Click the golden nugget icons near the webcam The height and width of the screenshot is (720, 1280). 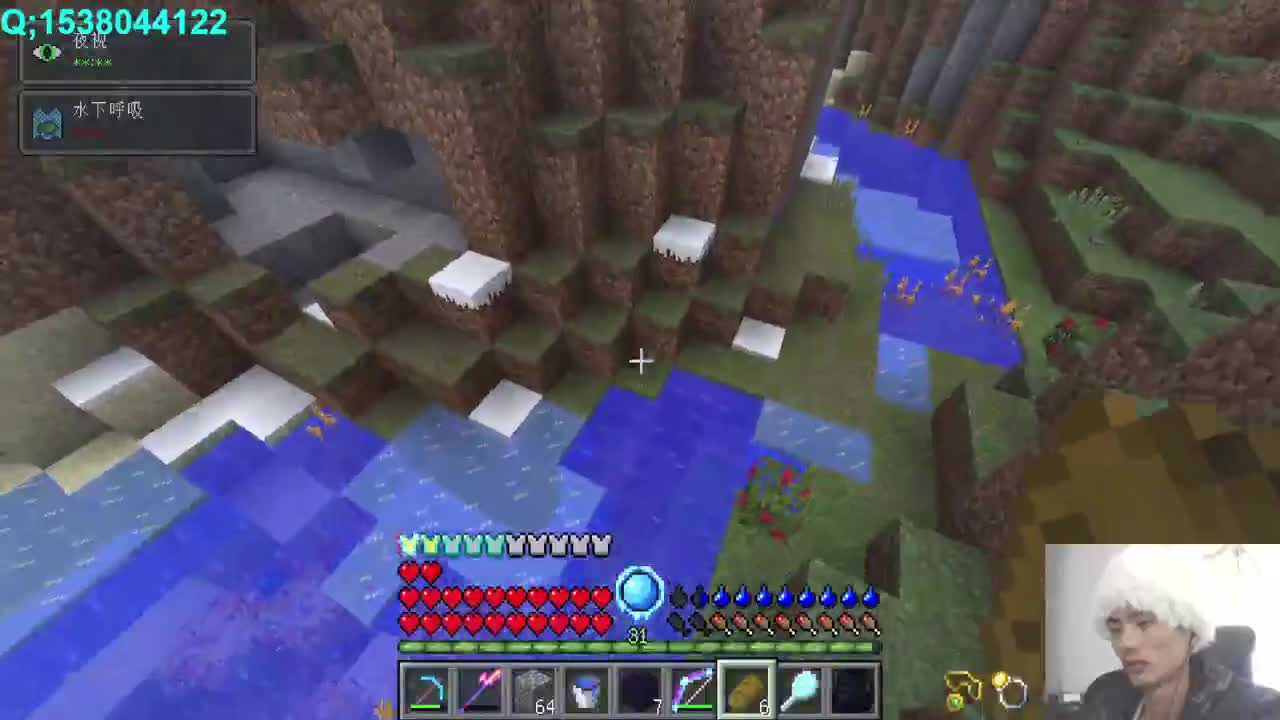point(980,687)
